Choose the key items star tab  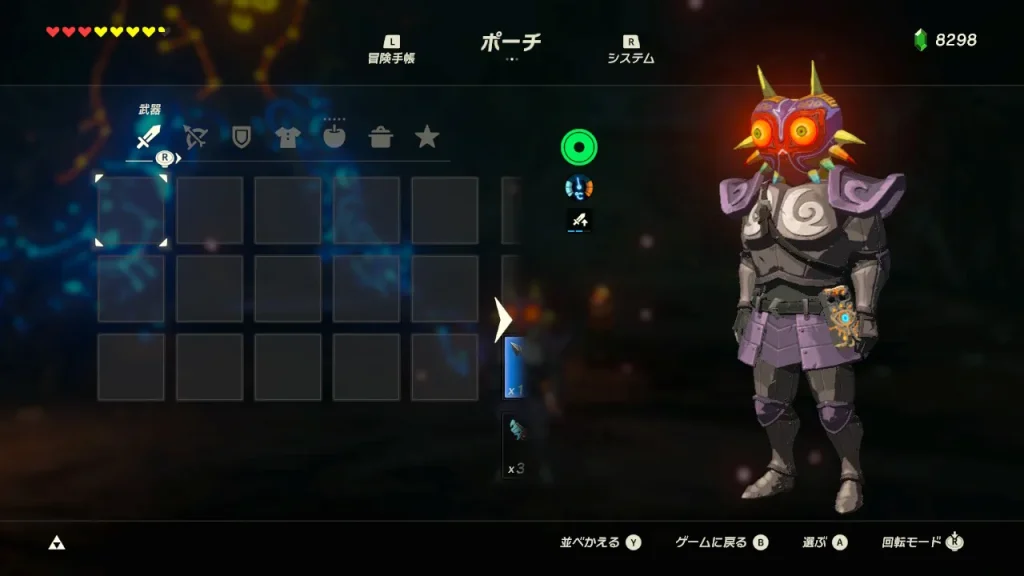(427, 137)
